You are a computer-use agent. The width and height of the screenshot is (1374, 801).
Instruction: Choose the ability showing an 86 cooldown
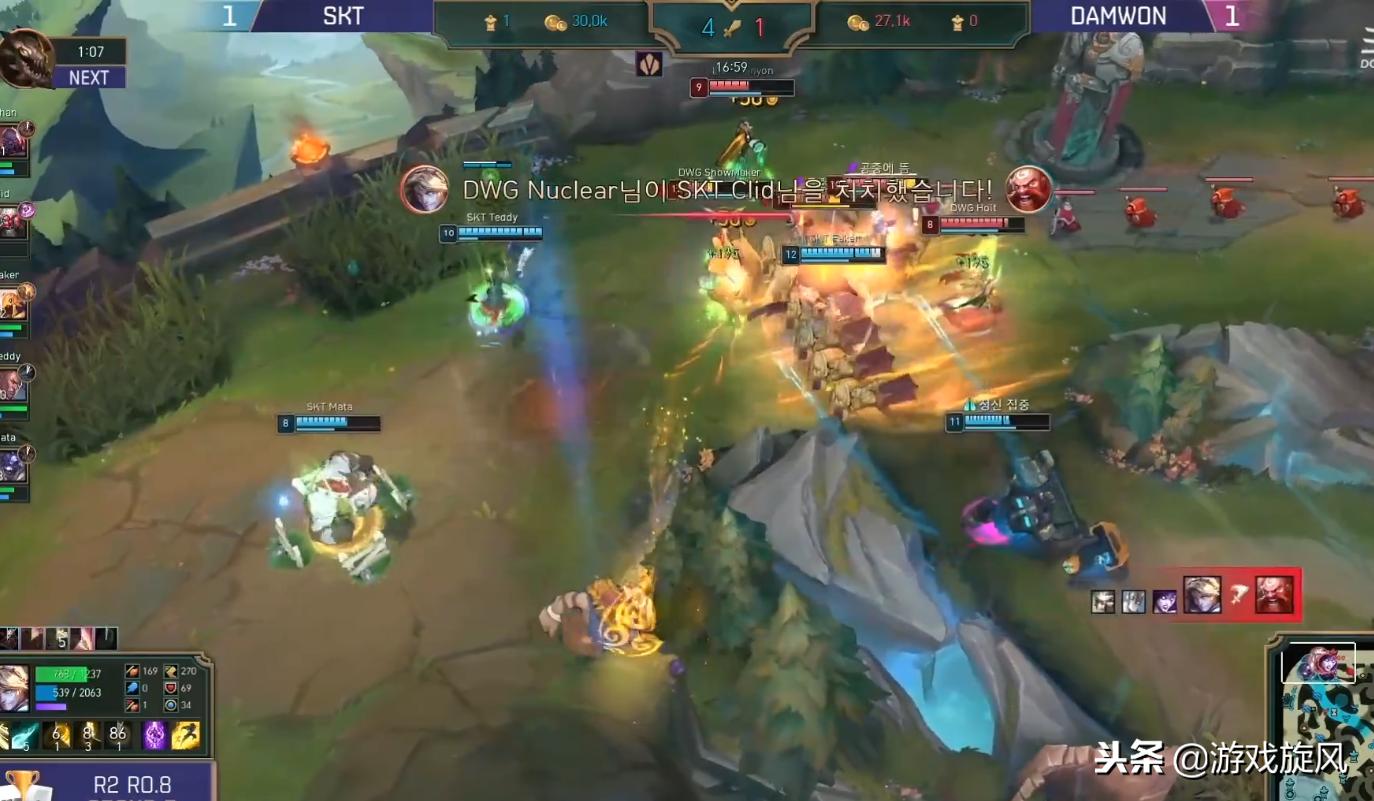tap(118, 736)
